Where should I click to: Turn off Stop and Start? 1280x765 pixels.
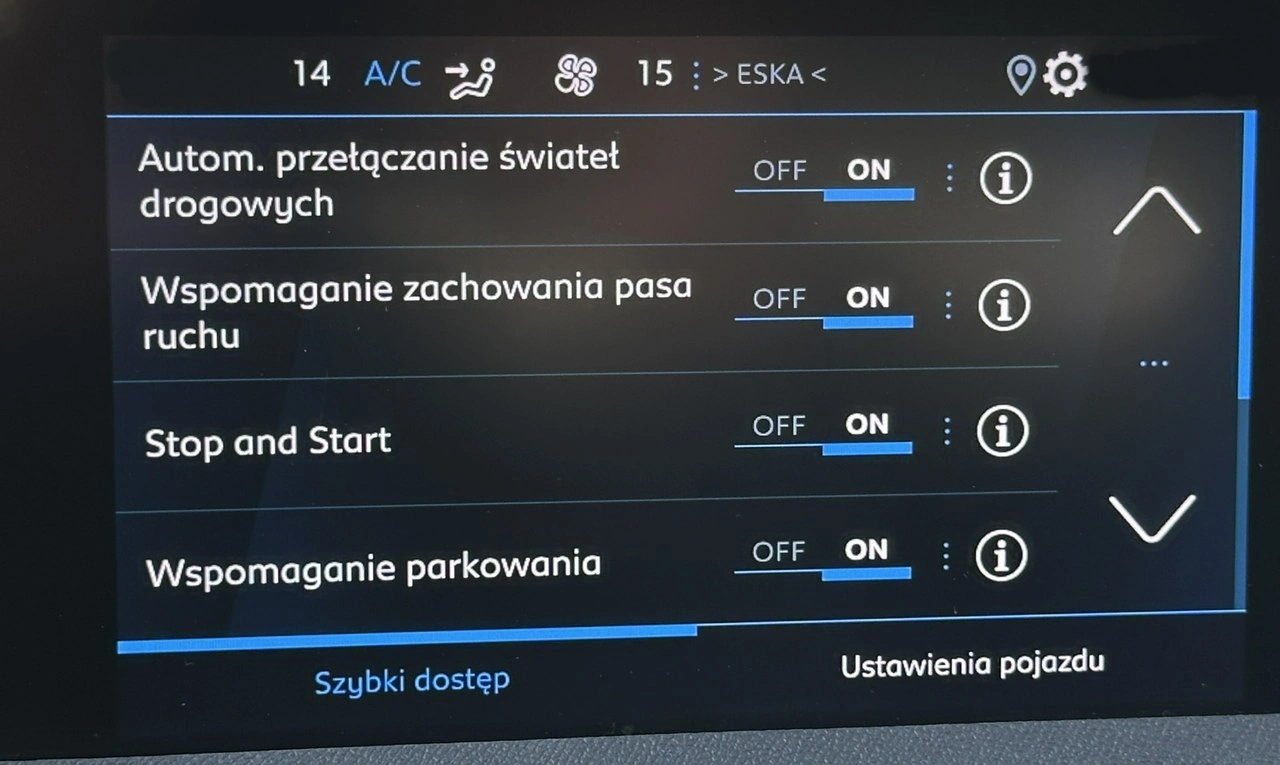click(779, 424)
